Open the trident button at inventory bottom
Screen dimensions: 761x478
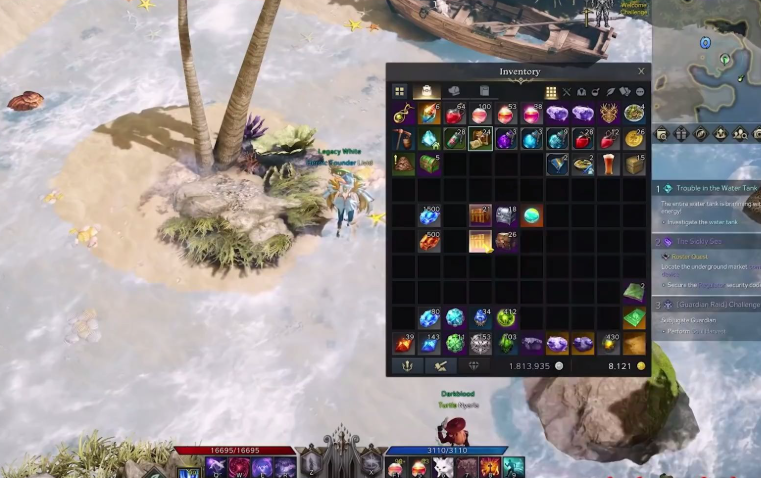pos(409,366)
